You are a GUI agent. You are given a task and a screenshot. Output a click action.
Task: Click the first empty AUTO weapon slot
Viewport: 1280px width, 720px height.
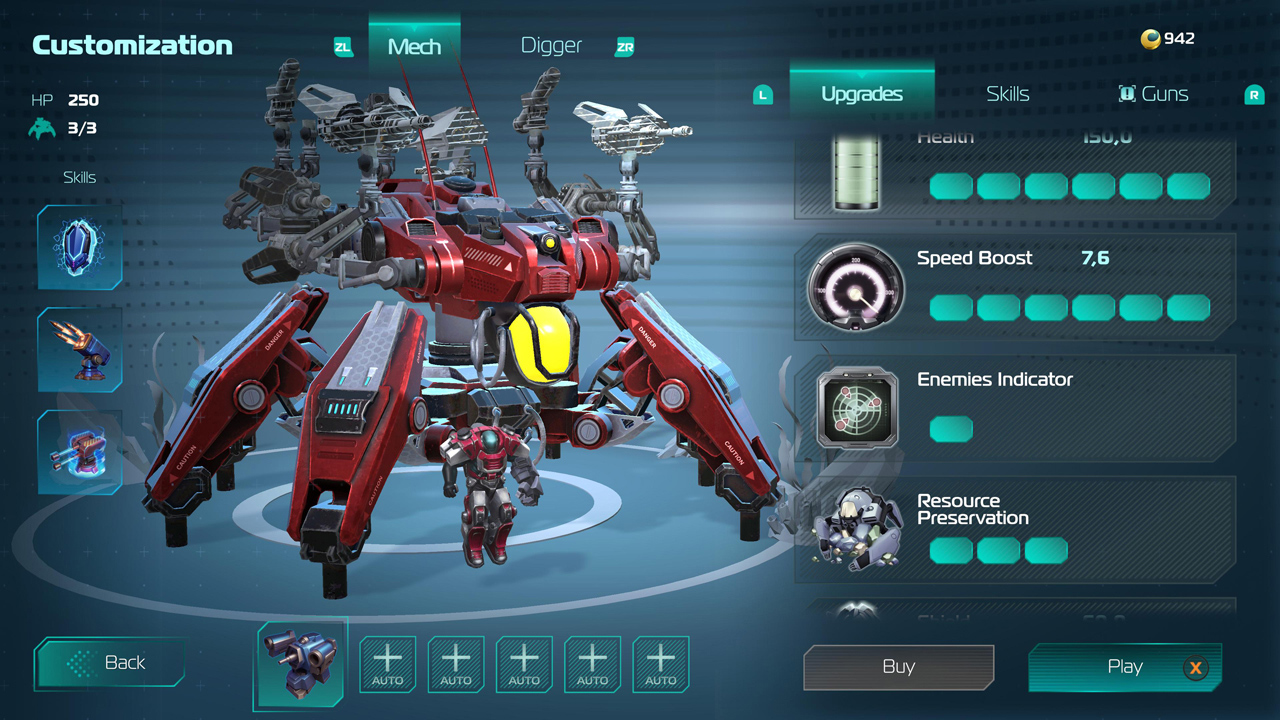(387, 663)
